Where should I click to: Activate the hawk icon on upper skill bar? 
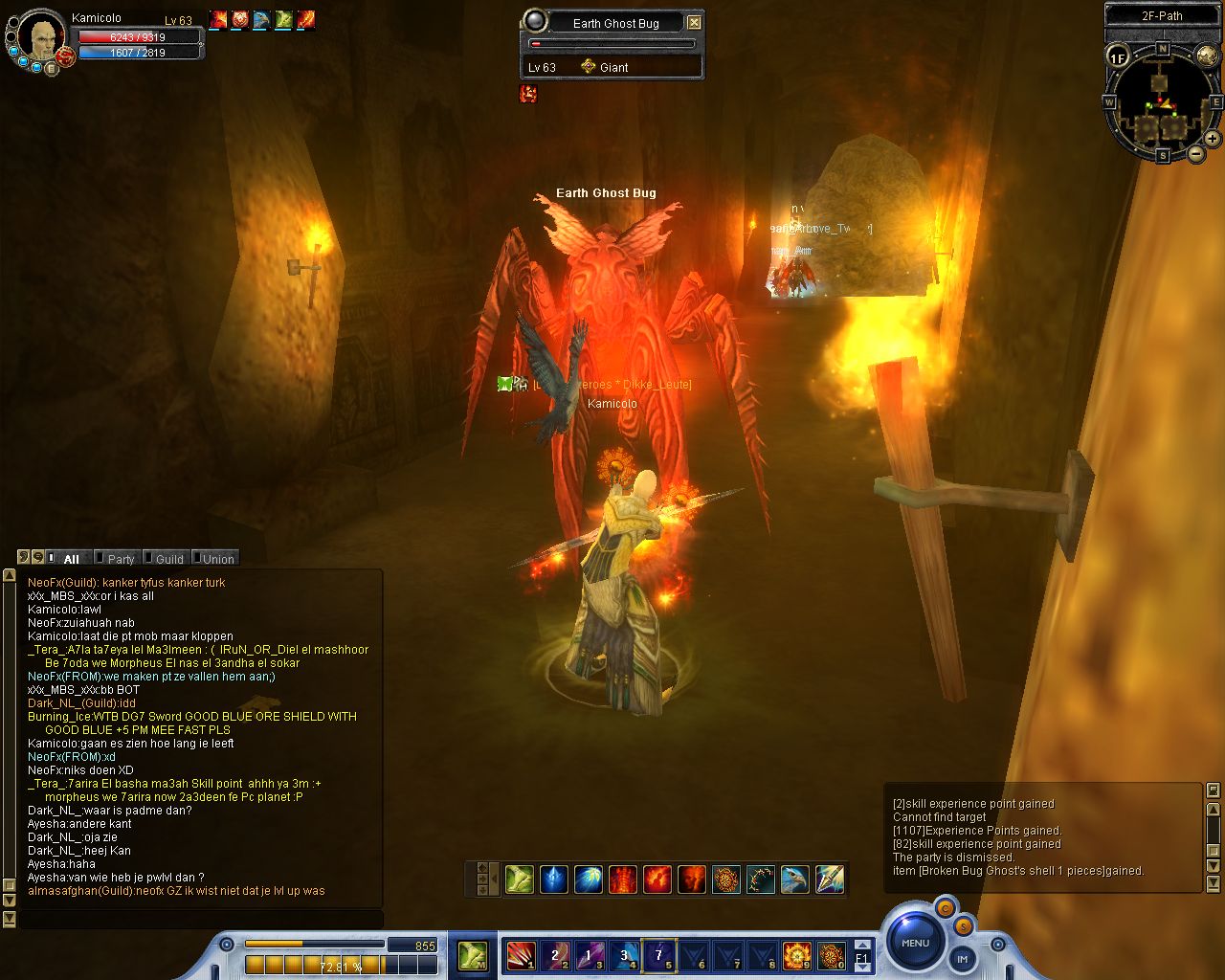[794, 879]
